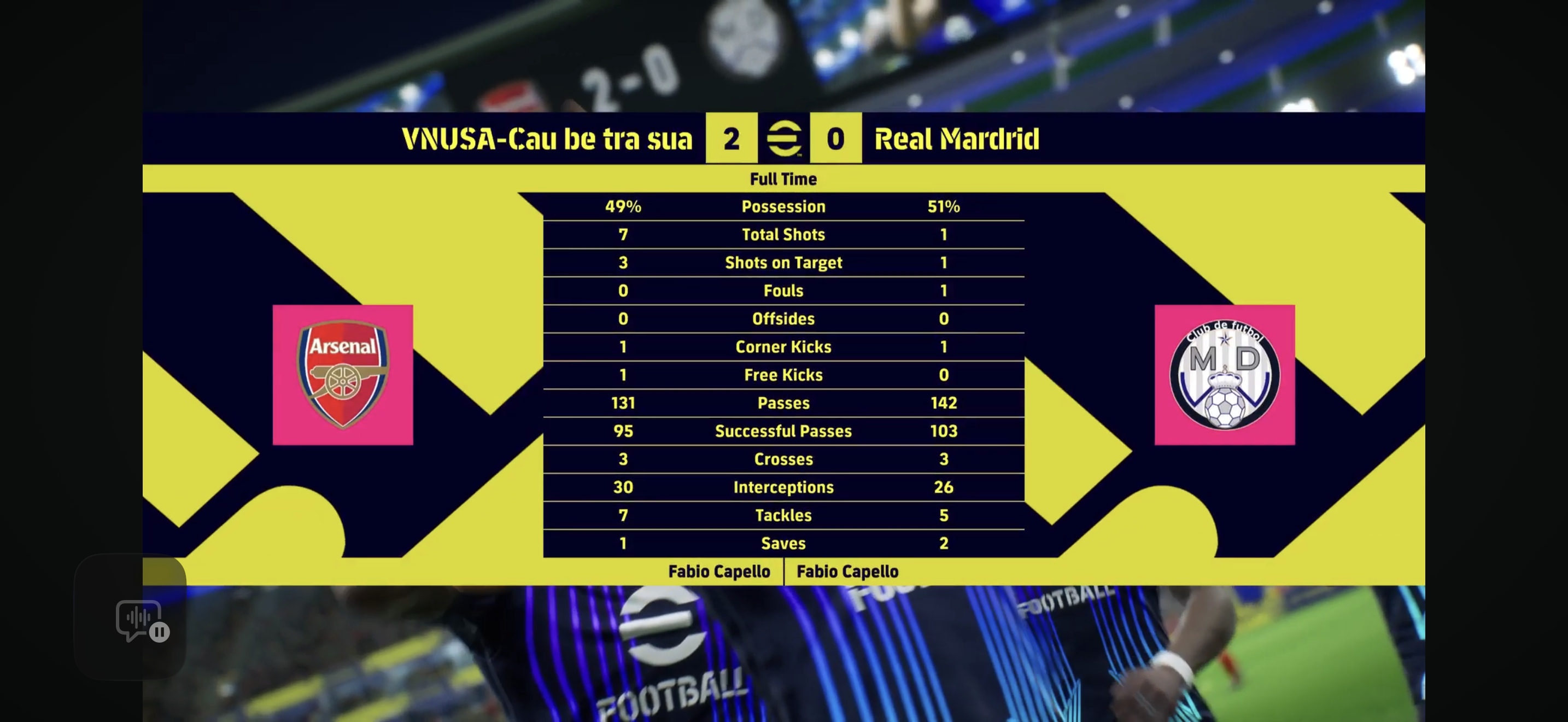Expand the Saves statistics row
This screenshot has width=1568, height=722.
(x=783, y=544)
